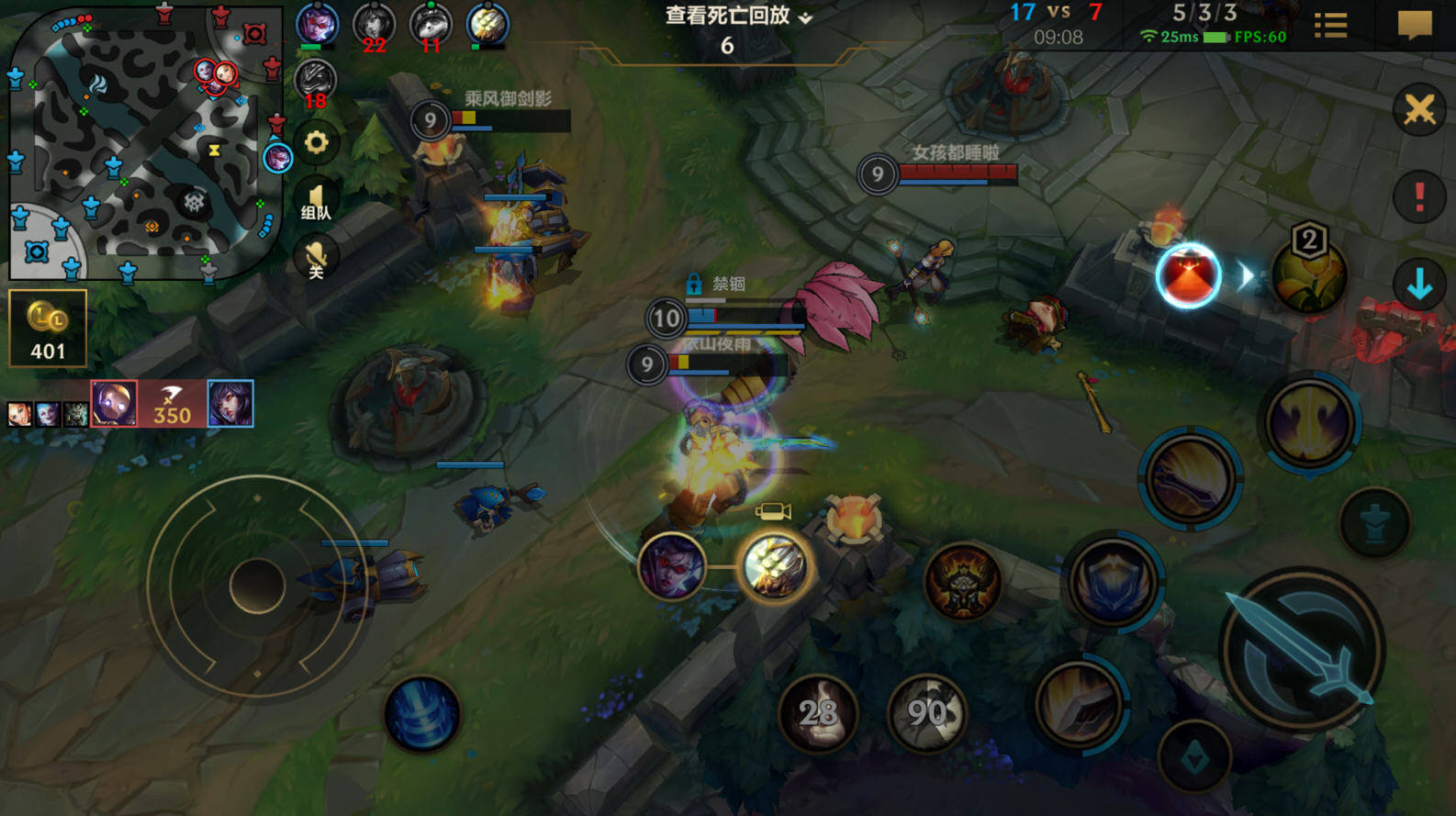The height and width of the screenshot is (816, 1456).
Task: Toggle the muted microphone button
Action: click(x=316, y=258)
